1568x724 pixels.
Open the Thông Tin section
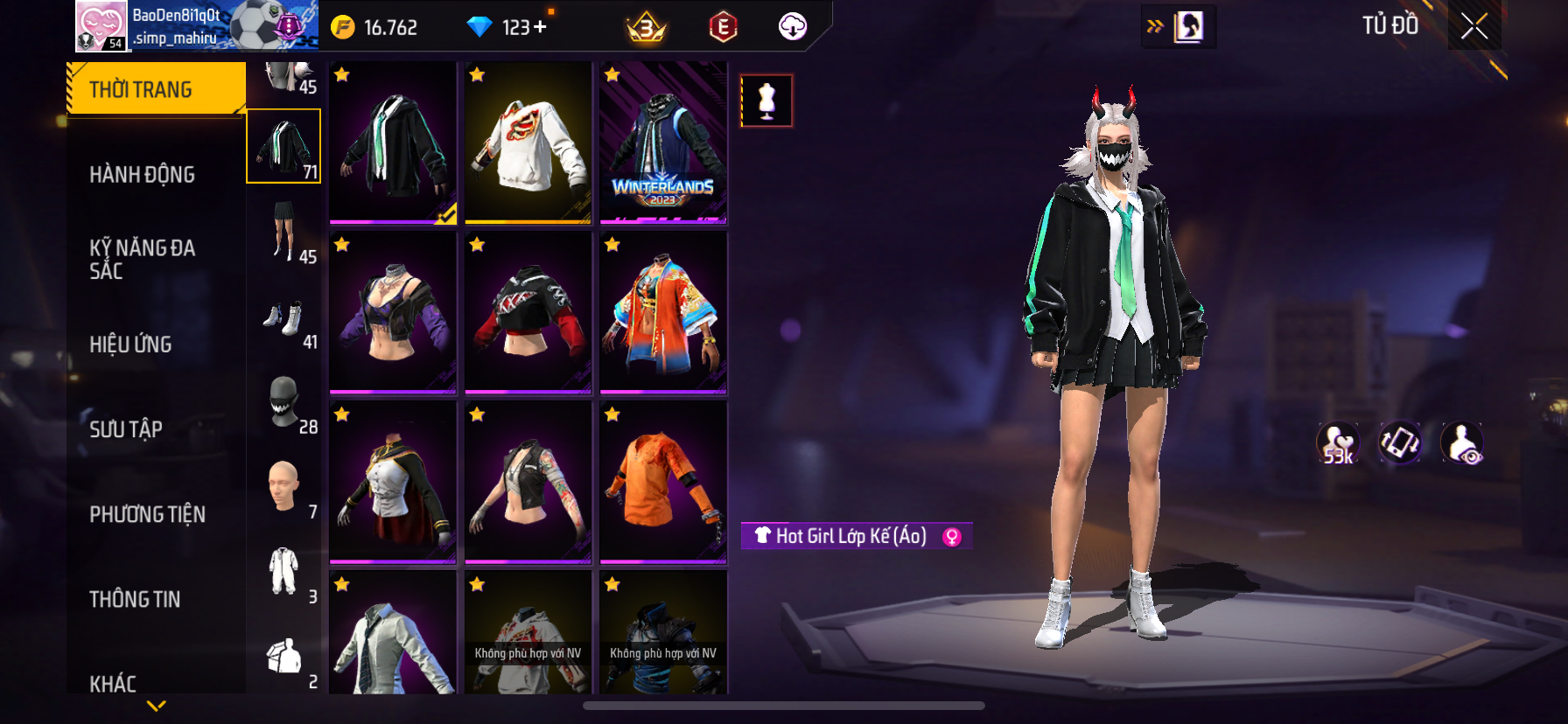(135, 599)
